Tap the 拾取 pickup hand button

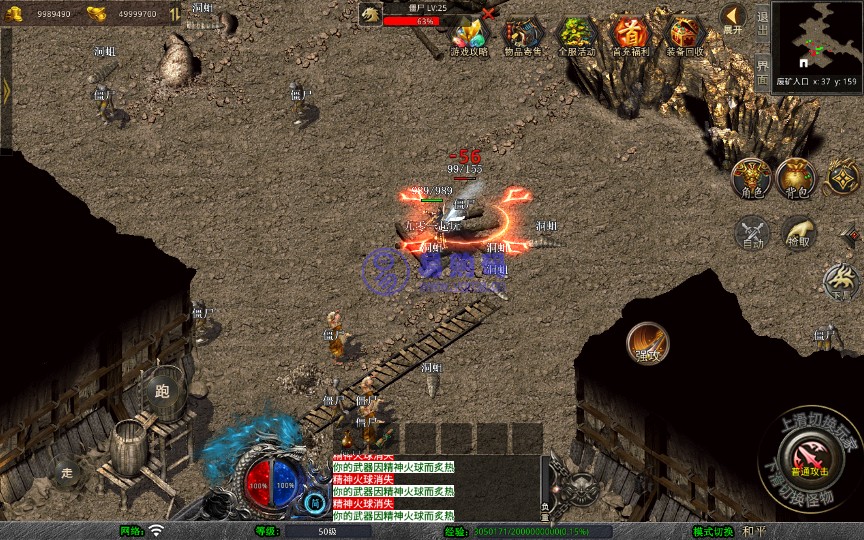pos(798,232)
